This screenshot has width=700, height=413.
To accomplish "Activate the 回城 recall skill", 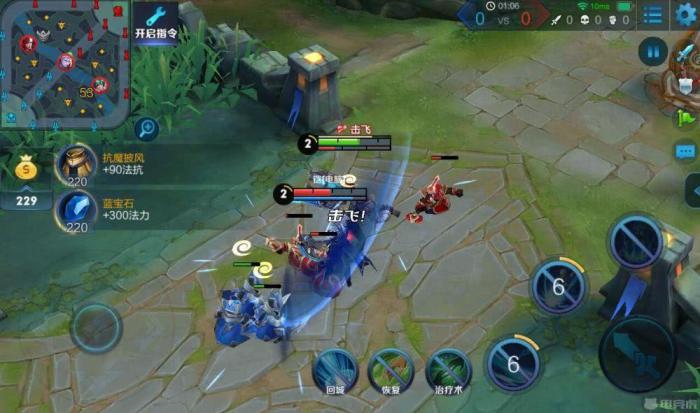I will pos(336,369).
